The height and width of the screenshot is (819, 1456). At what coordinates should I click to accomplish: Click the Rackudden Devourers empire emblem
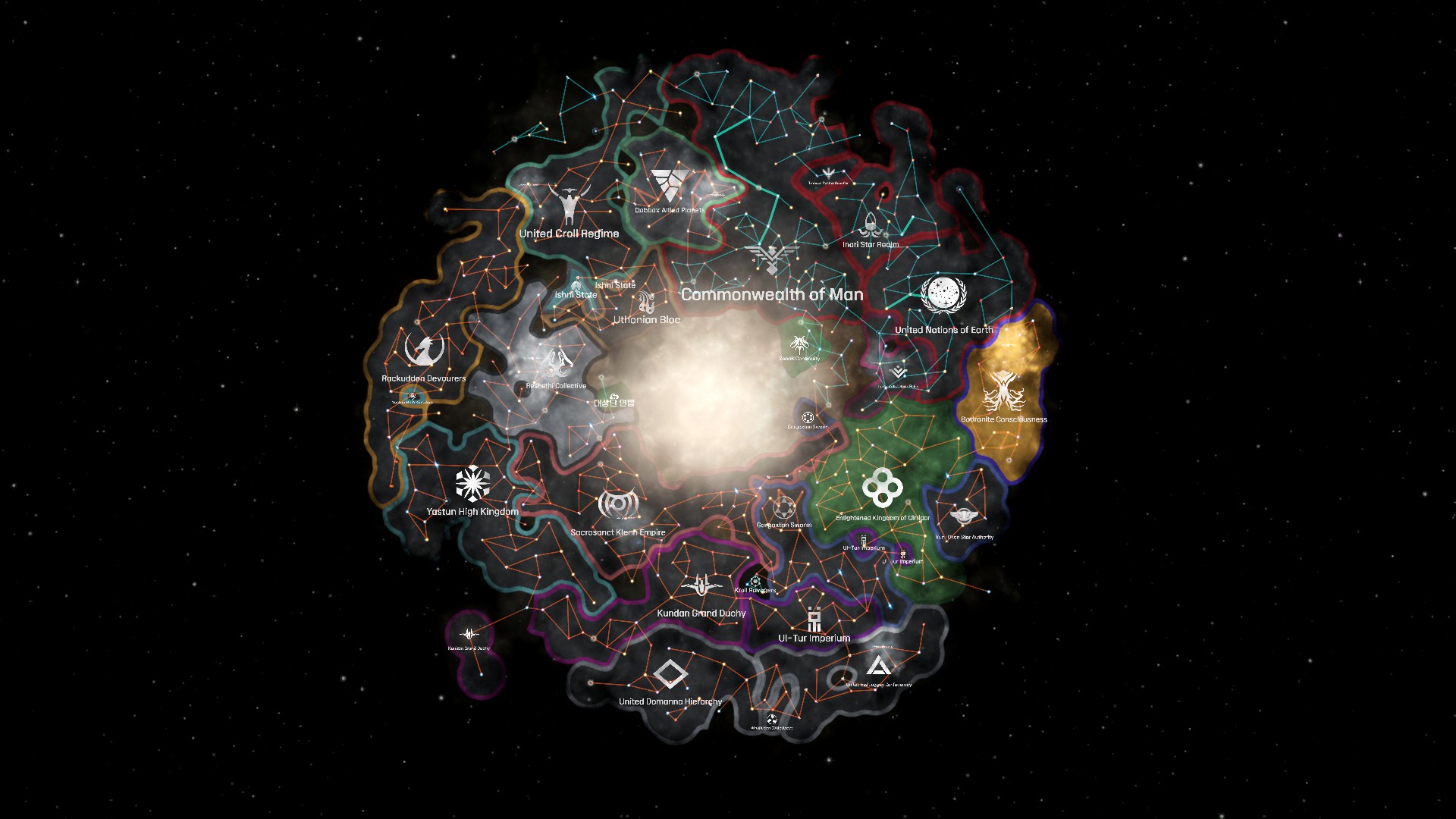coord(423,349)
